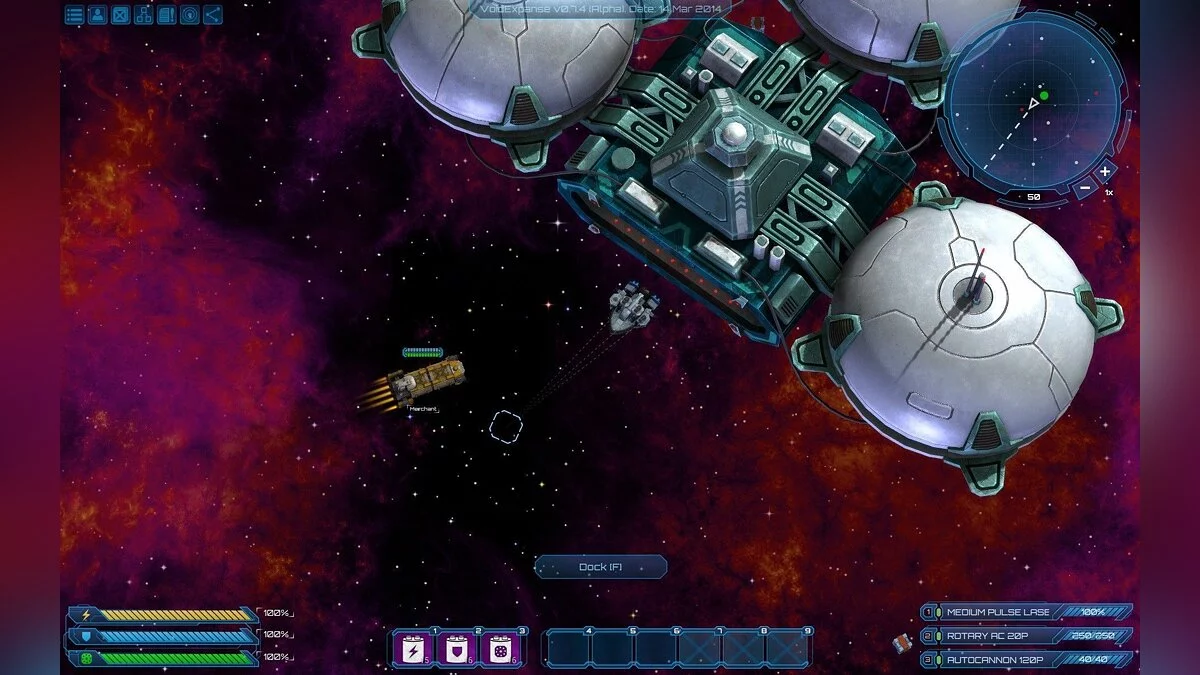Use the shield battery consumable
The width and height of the screenshot is (1200, 675).
click(x=456, y=650)
